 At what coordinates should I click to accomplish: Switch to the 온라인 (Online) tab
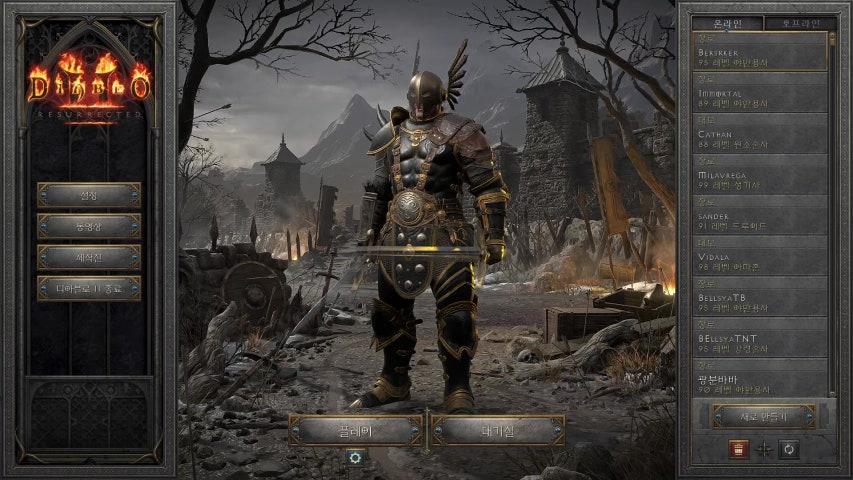(x=726, y=23)
